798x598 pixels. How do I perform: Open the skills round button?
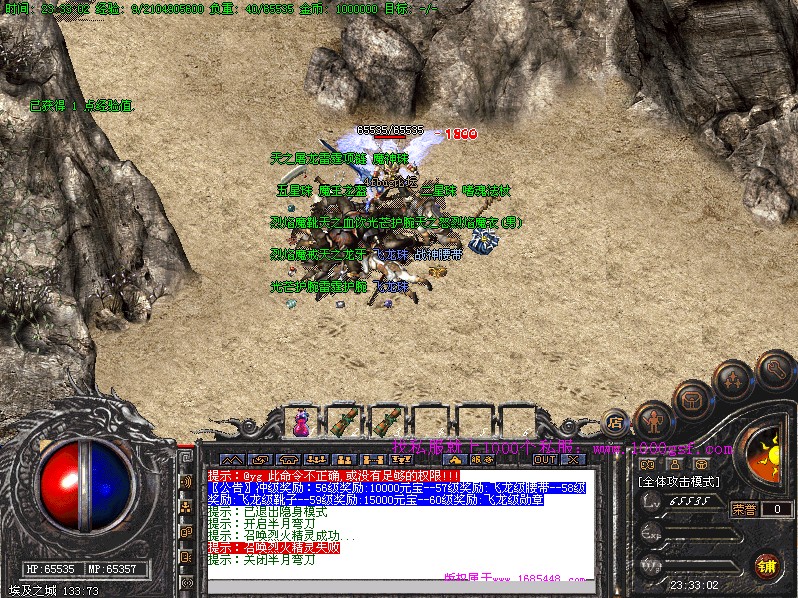pos(731,380)
